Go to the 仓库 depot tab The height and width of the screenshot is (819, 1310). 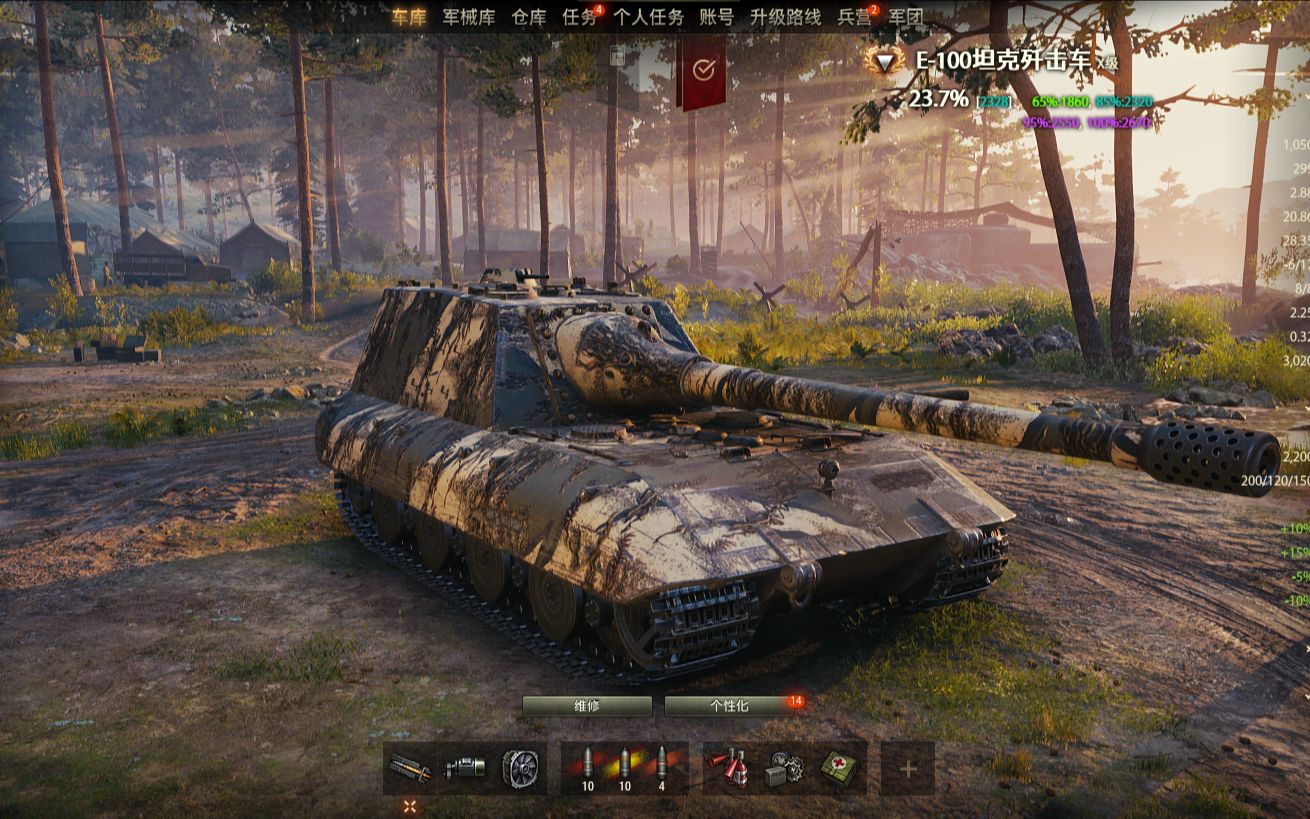tap(528, 17)
